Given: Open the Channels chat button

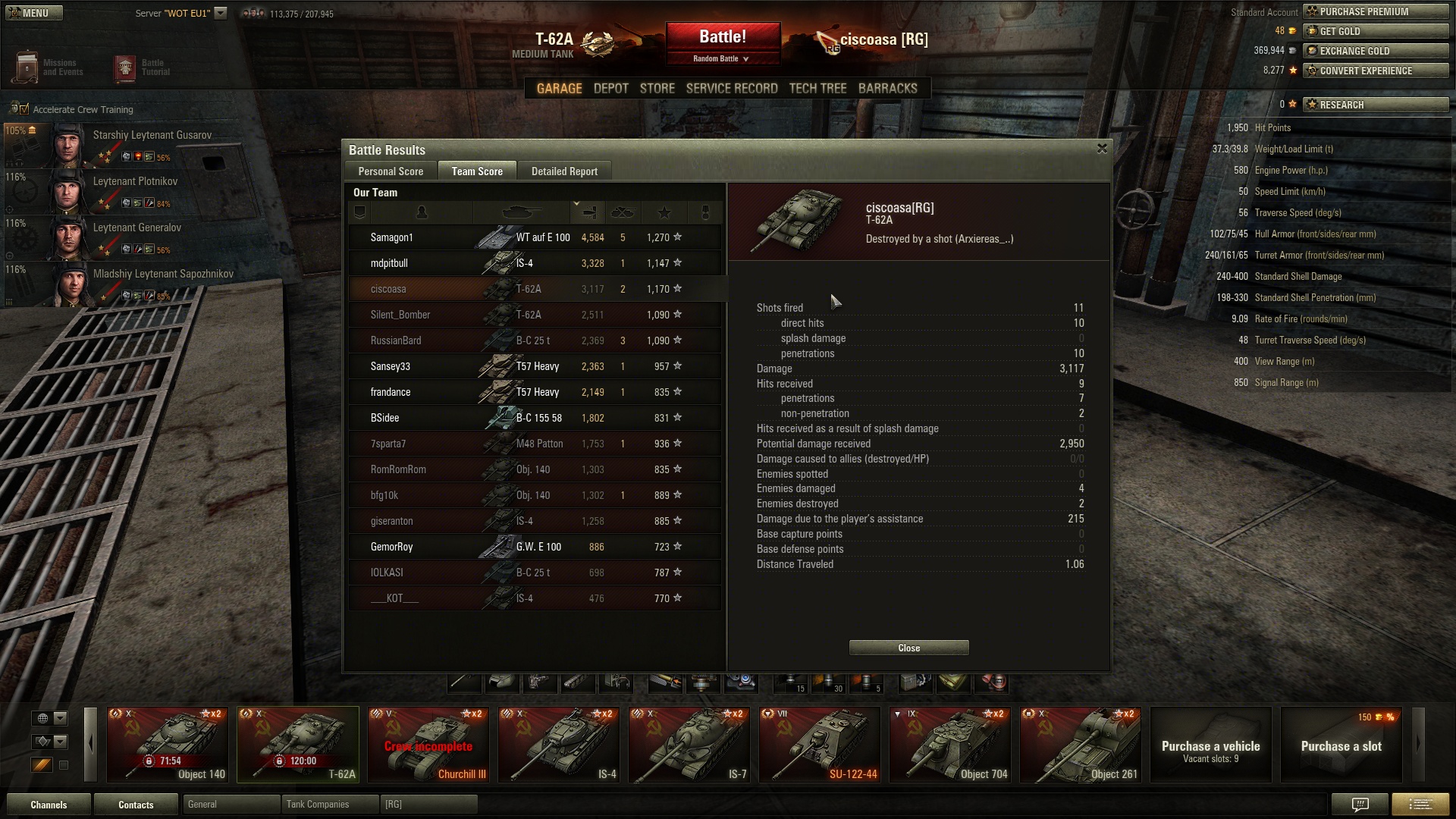Looking at the screenshot, I should click(49, 805).
